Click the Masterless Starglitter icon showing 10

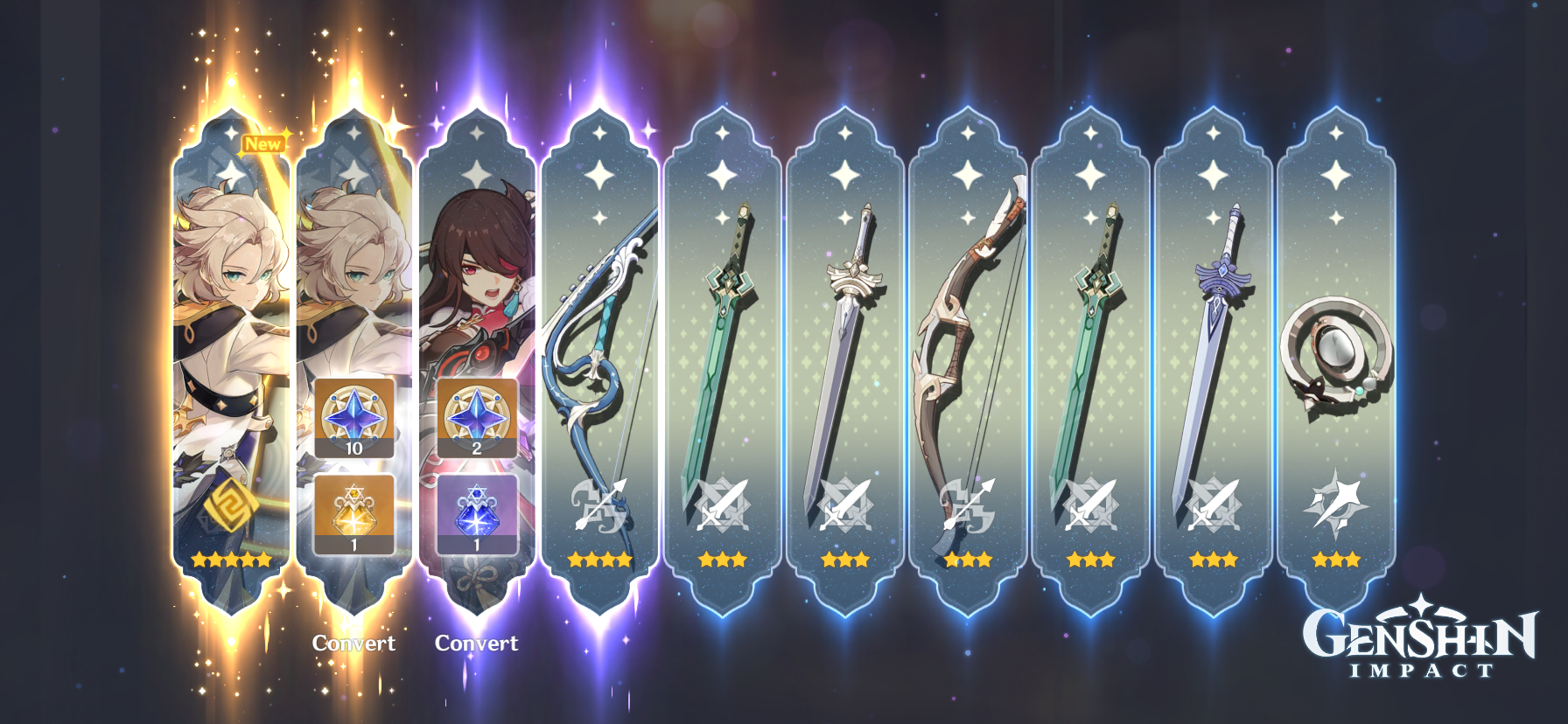(x=353, y=420)
